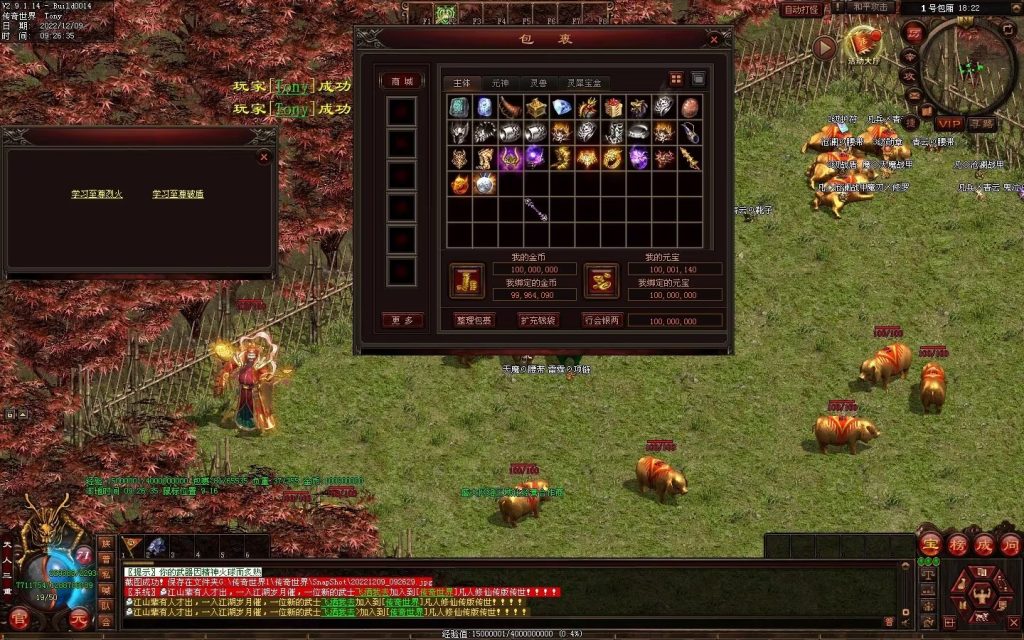Click the 寻路 pathfinding button
Image resolution: width=1024 pixels, height=640 pixels.
pos(982,124)
